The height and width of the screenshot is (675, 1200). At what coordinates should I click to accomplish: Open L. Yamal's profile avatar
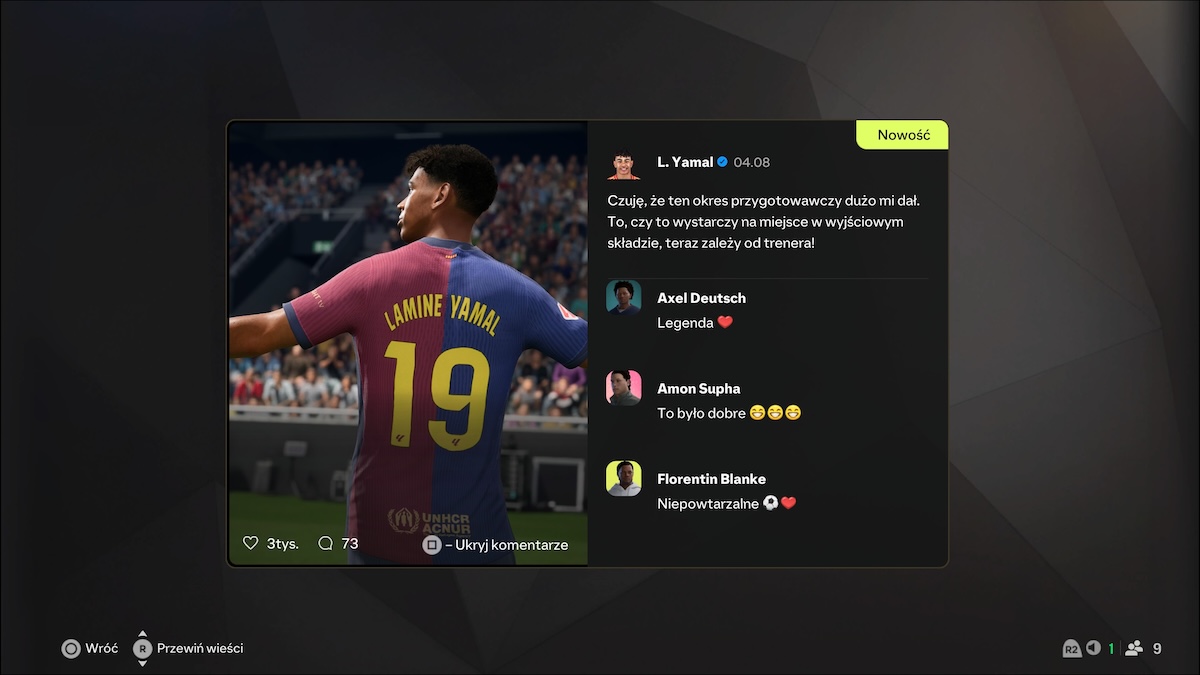[623, 163]
